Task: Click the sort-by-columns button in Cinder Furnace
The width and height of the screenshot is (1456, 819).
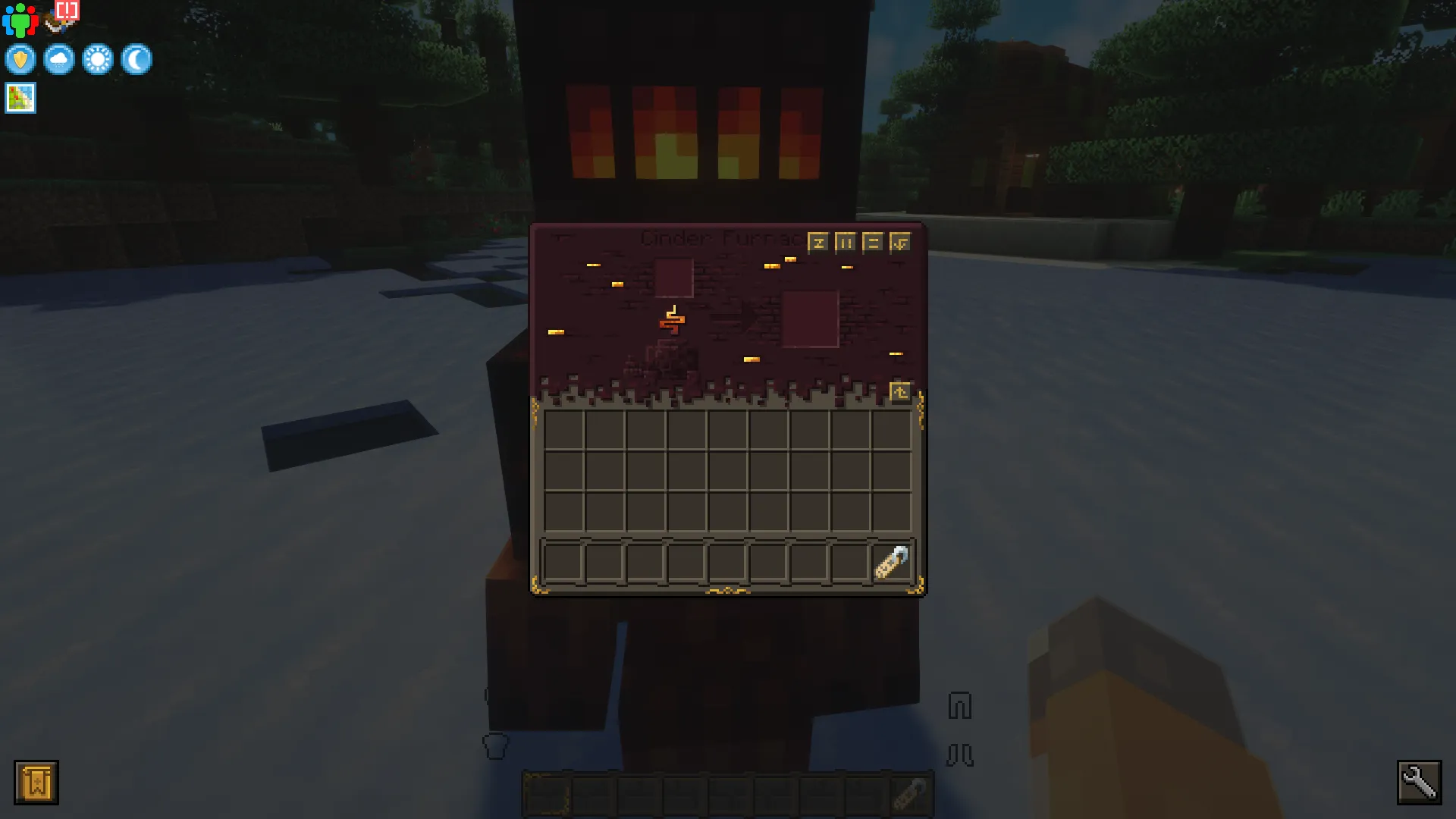Action: pyautogui.click(x=844, y=241)
